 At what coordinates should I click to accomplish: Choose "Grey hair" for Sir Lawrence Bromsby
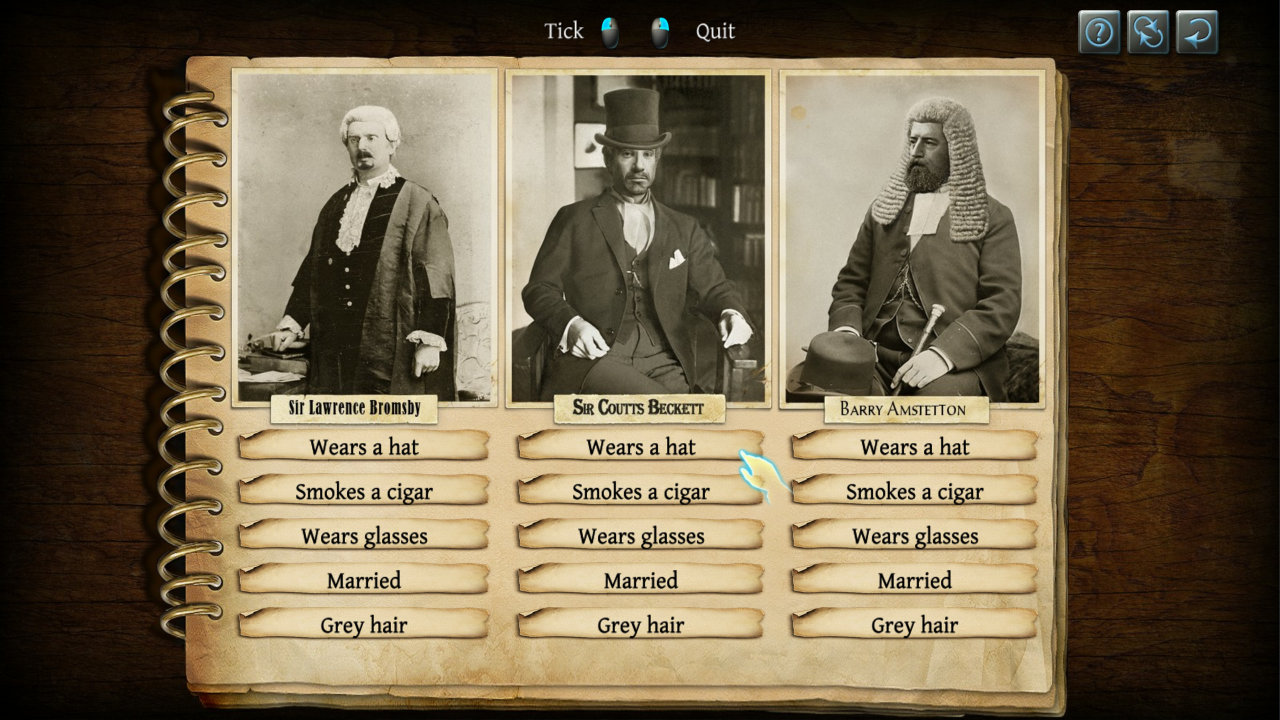[364, 625]
